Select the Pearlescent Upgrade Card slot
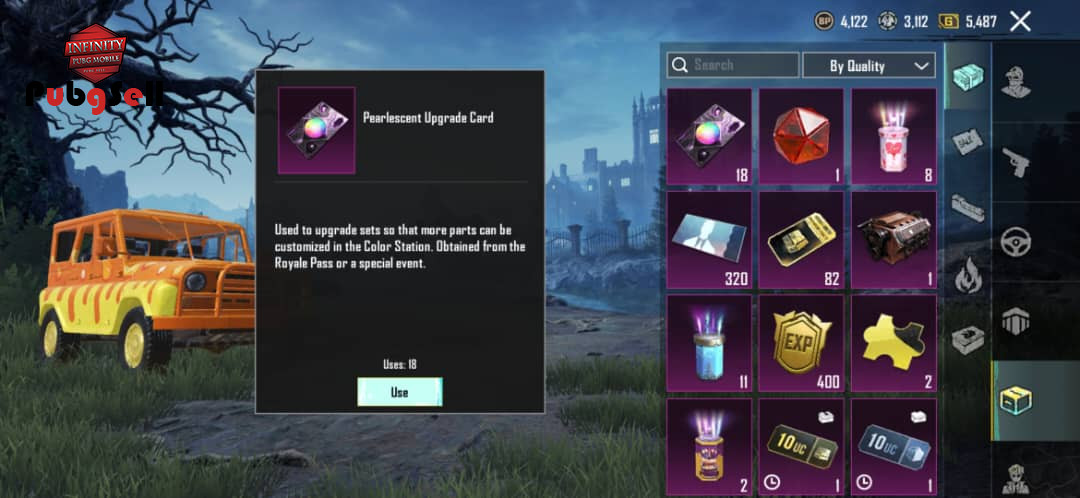Image resolution: width=1080 pixels, height=498 pixels. pyautogui.click(x=709, y=136)
